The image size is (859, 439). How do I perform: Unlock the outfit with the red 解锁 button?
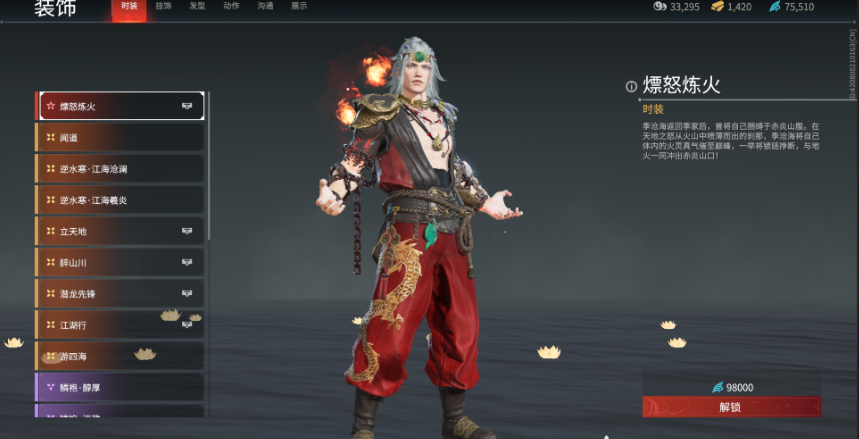click(731, 407)
